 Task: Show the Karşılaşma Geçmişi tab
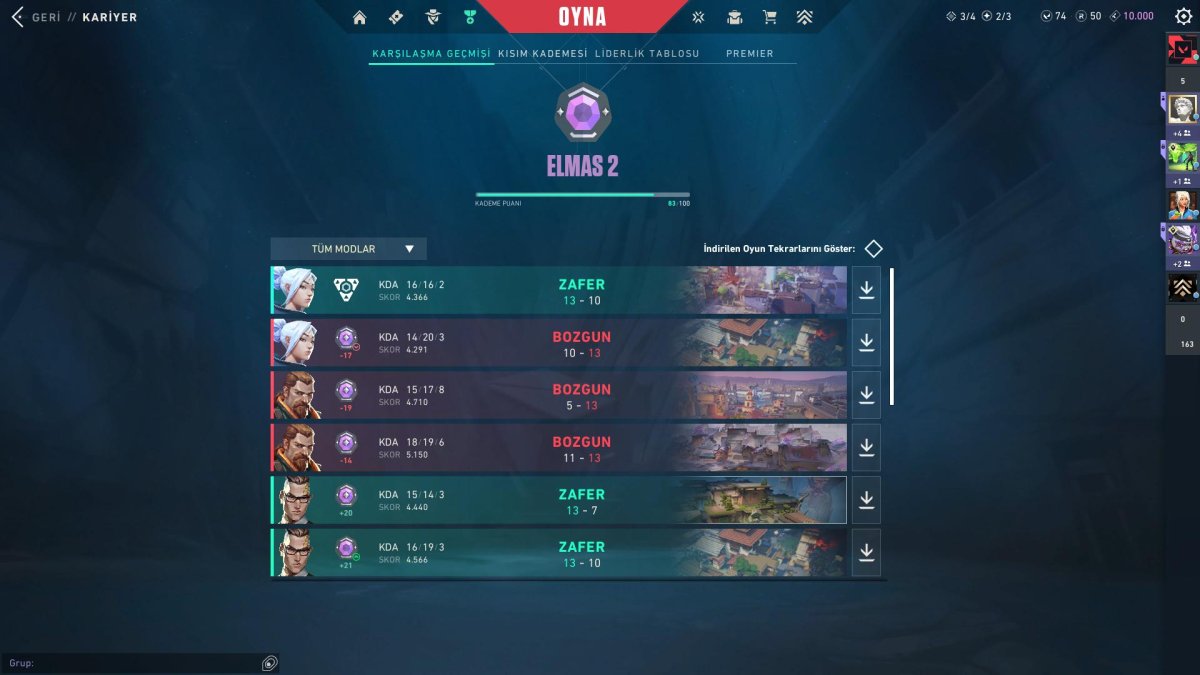[431, 54]
